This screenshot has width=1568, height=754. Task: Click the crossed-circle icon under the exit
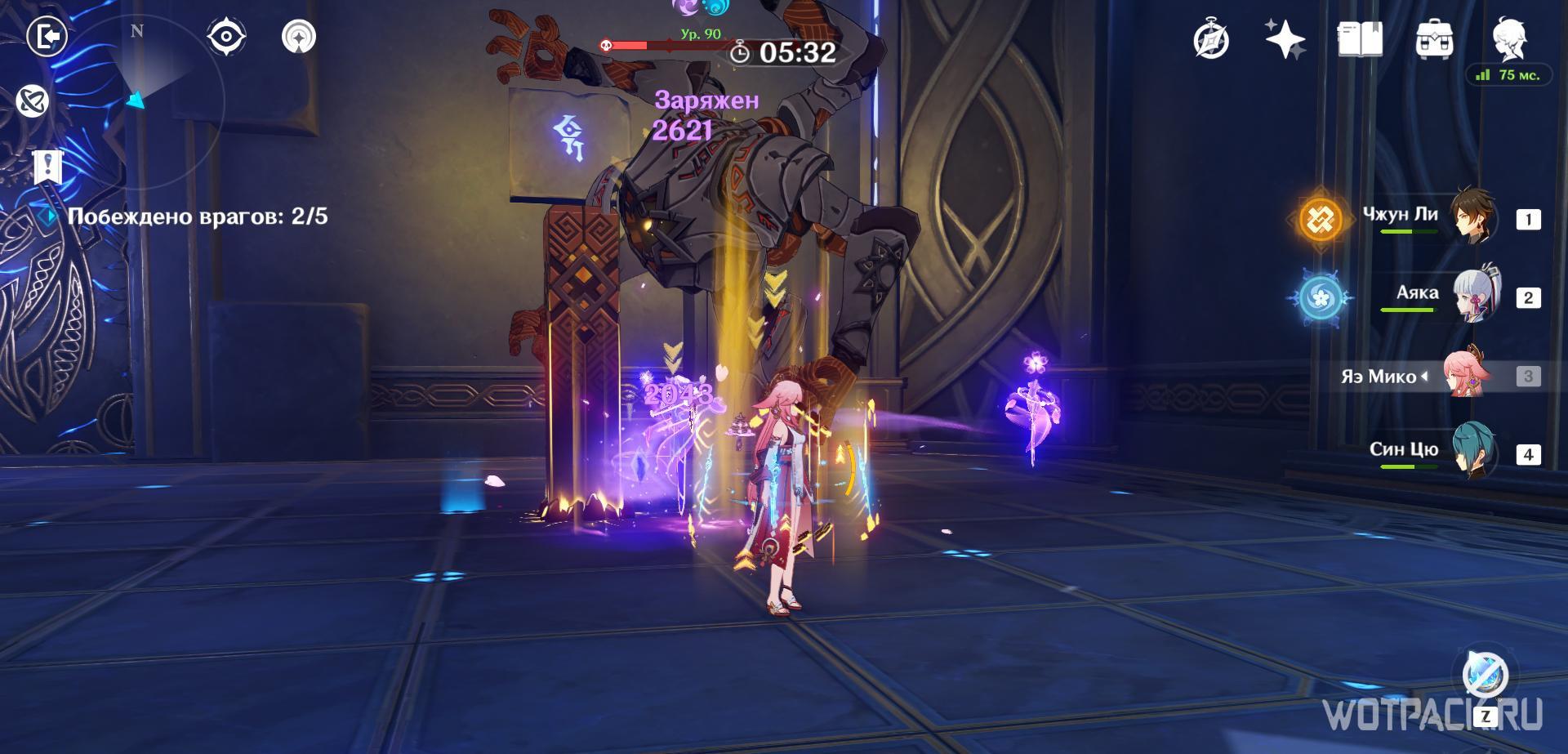point(33,101)
